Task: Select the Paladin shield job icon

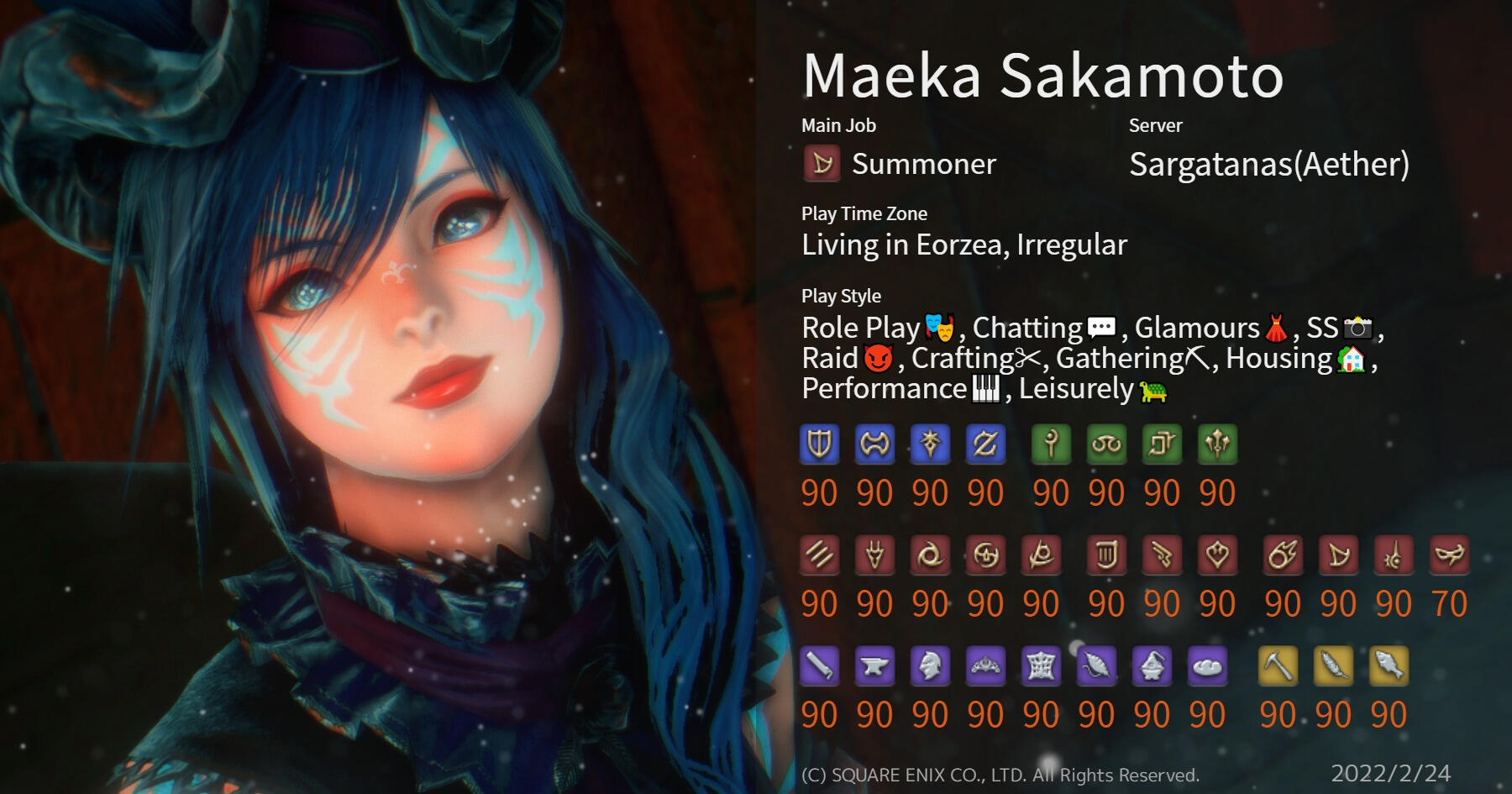Action: [x=819, y=444]
